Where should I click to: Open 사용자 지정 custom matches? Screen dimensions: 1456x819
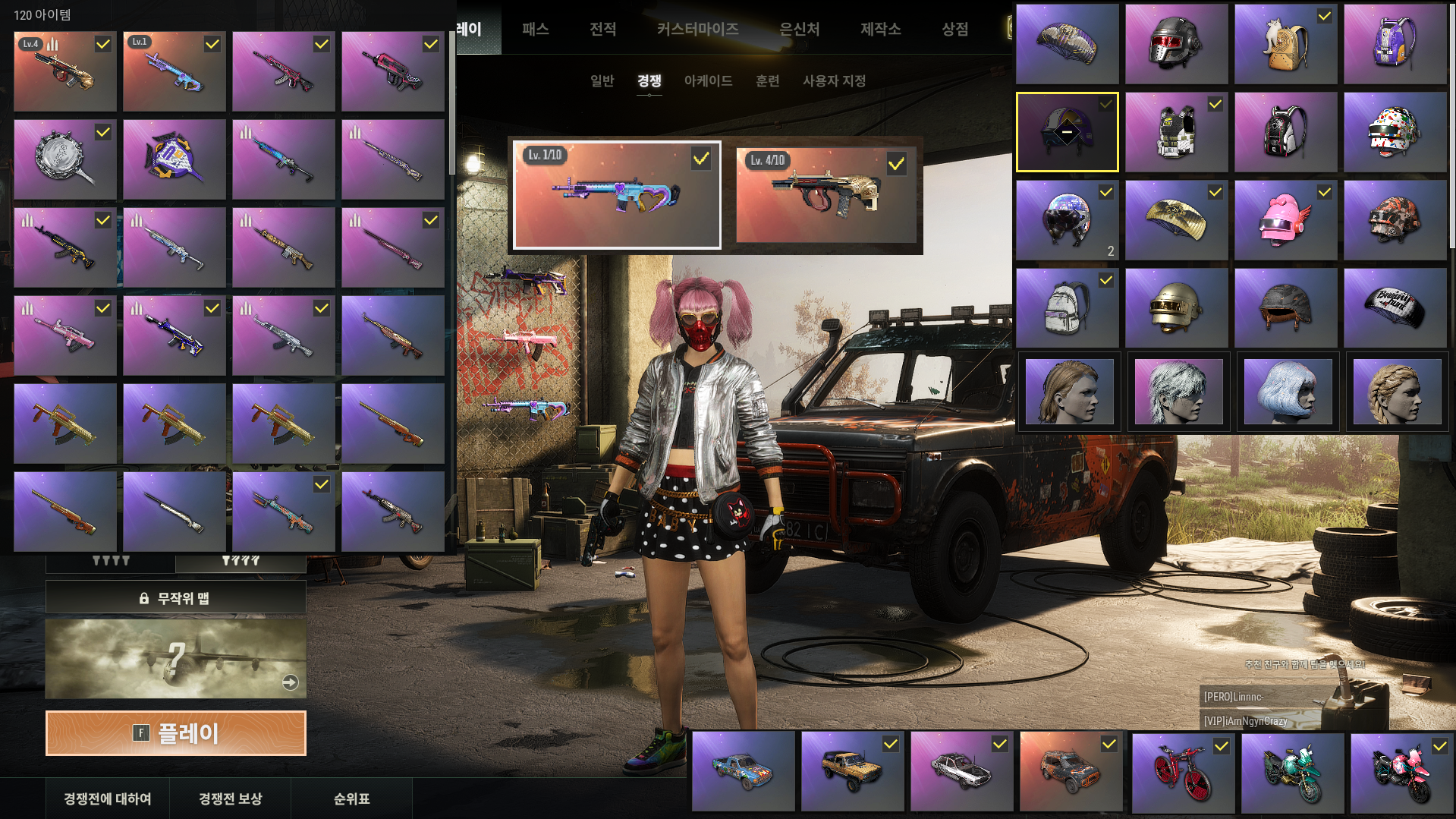click(834, 80)
